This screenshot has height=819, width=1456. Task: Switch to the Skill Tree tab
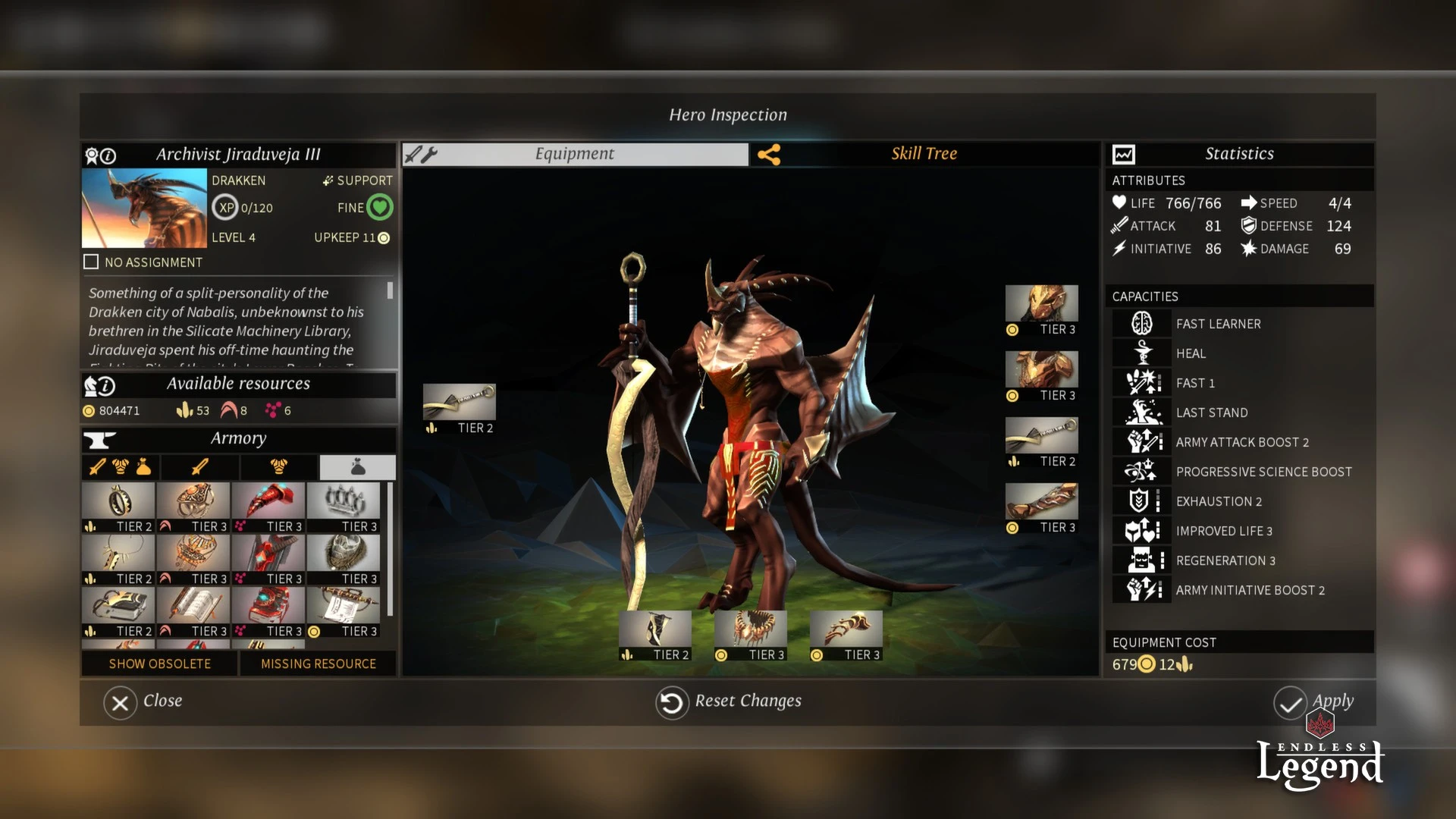(x=924, y=154)
